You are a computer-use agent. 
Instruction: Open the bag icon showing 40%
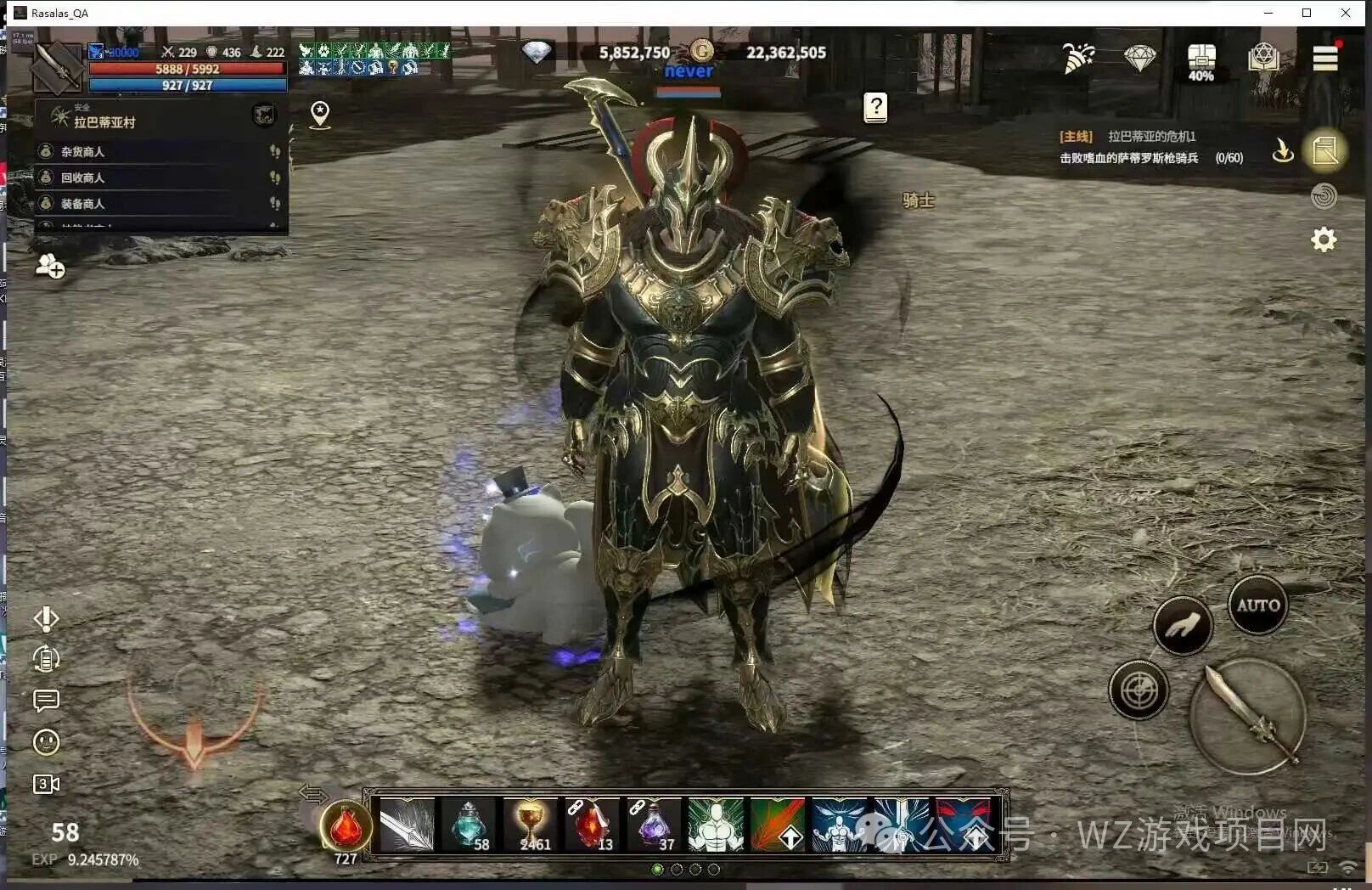(1200, 59)
